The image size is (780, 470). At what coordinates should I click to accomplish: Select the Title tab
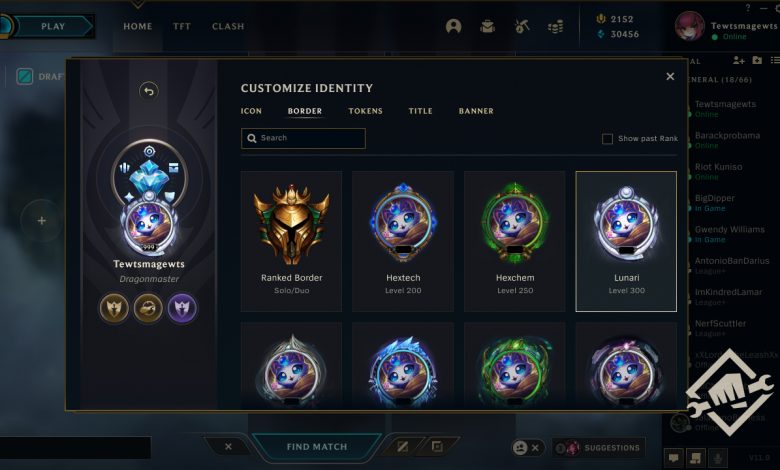coord(420,111)
